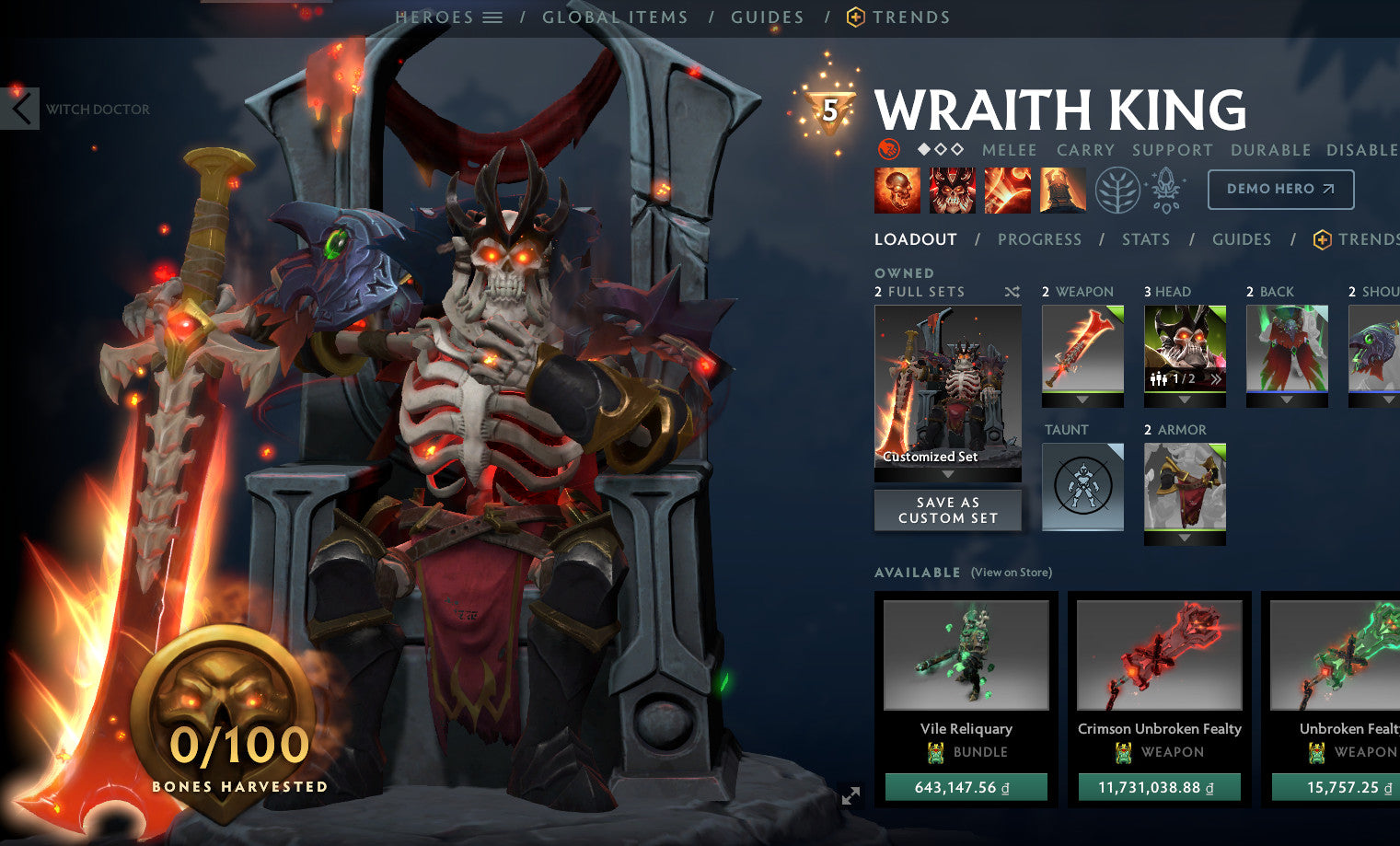This screenshot has width=1400, height=846.
Task: Open the Taunt slot with crossed-out figure
Action: point(1082,487)
